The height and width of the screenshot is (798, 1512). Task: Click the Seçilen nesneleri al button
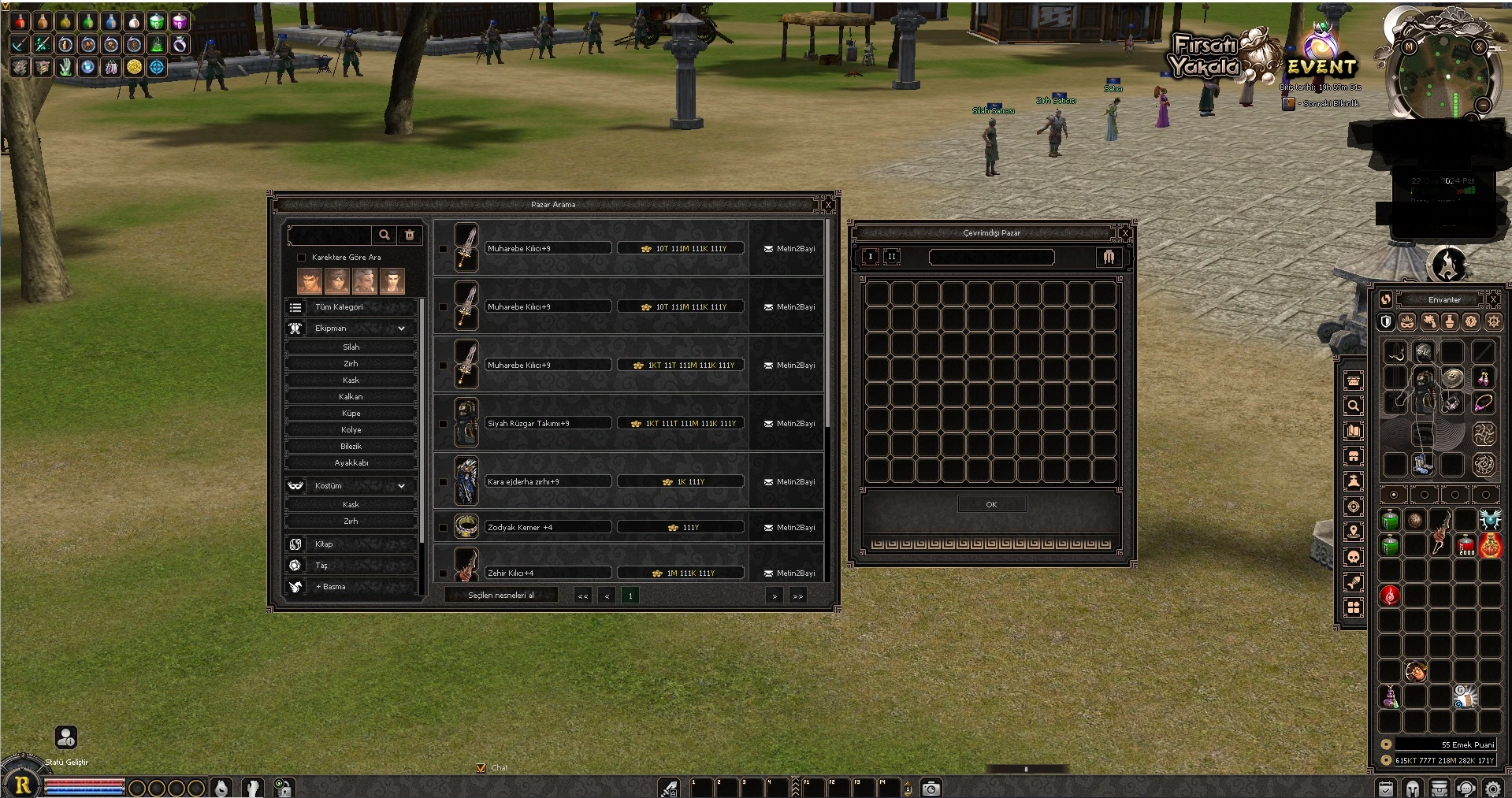pyautogui.click(x=501, y=596)
